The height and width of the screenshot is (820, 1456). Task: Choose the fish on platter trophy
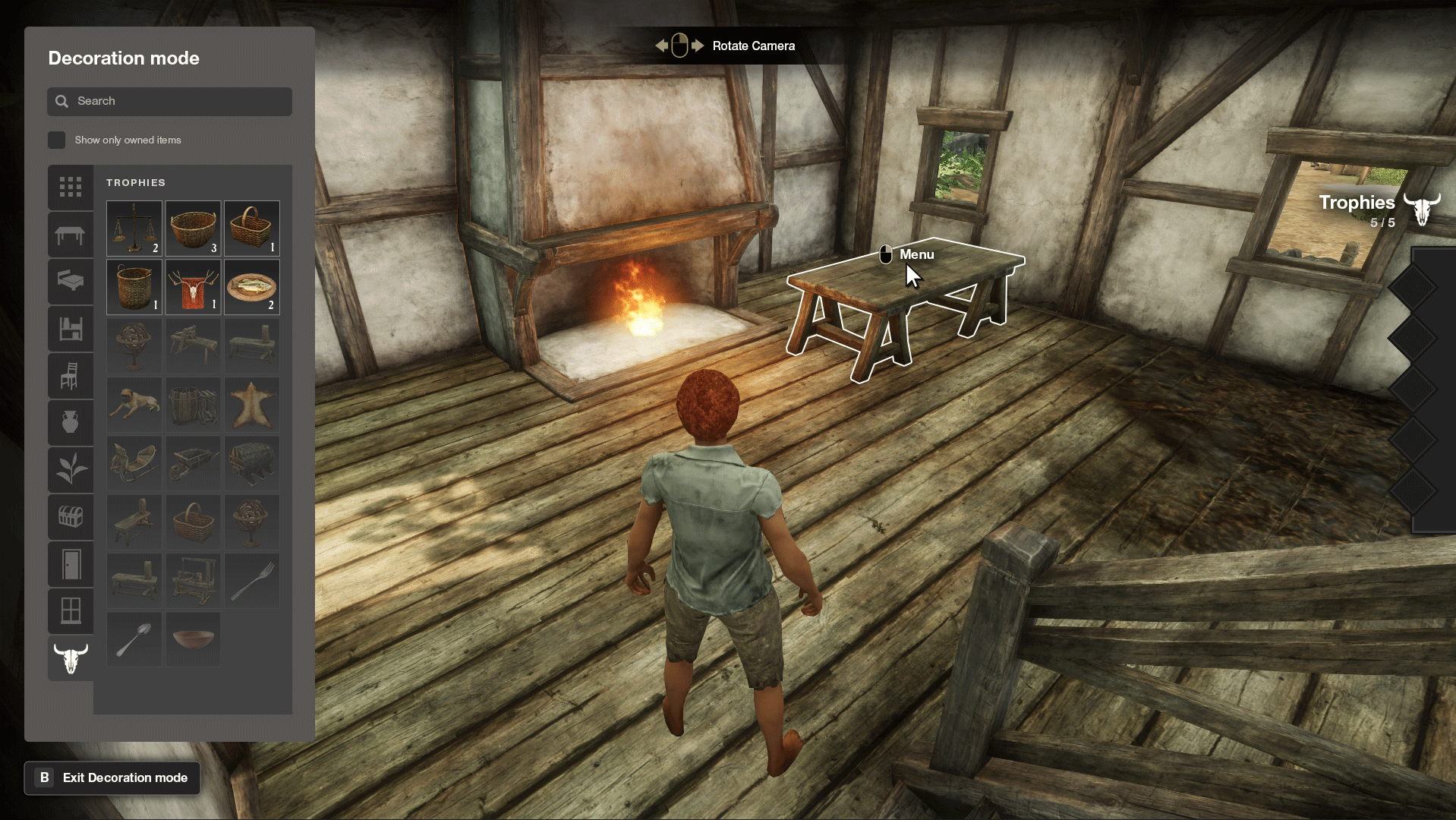252,287
